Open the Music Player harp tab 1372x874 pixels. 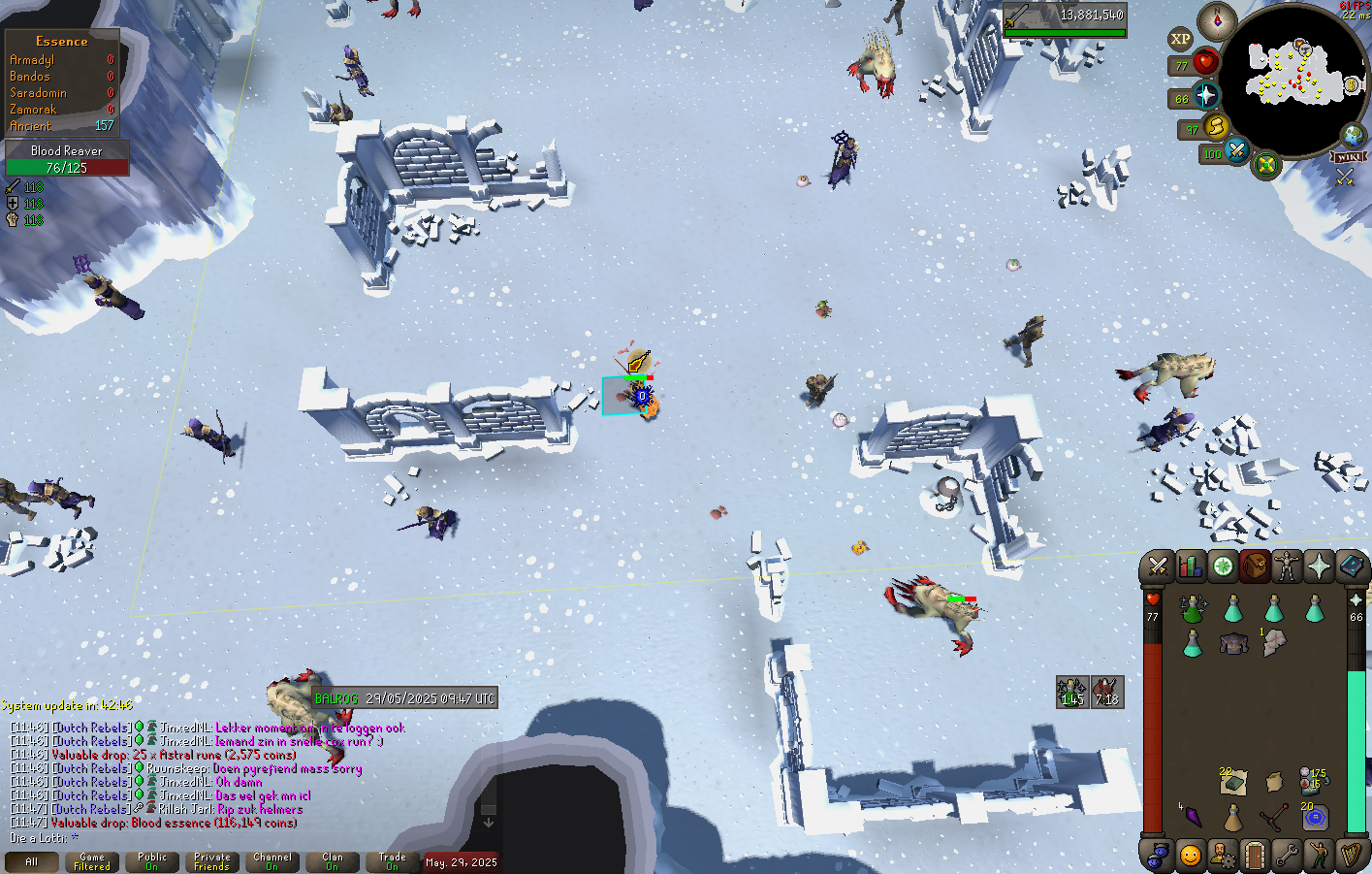1350,856
